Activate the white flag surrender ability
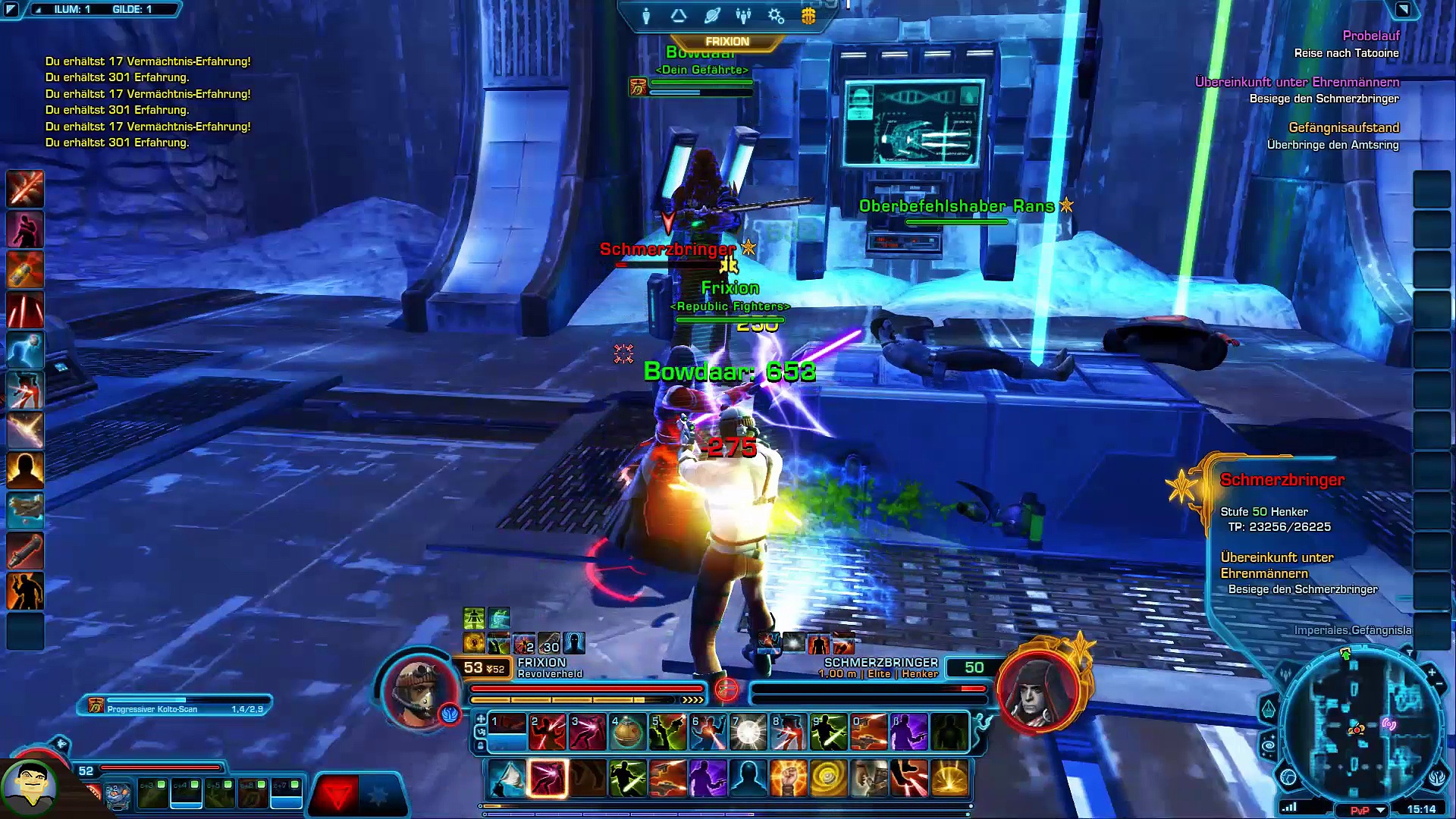1456x819 pixels. coord(507,779)
